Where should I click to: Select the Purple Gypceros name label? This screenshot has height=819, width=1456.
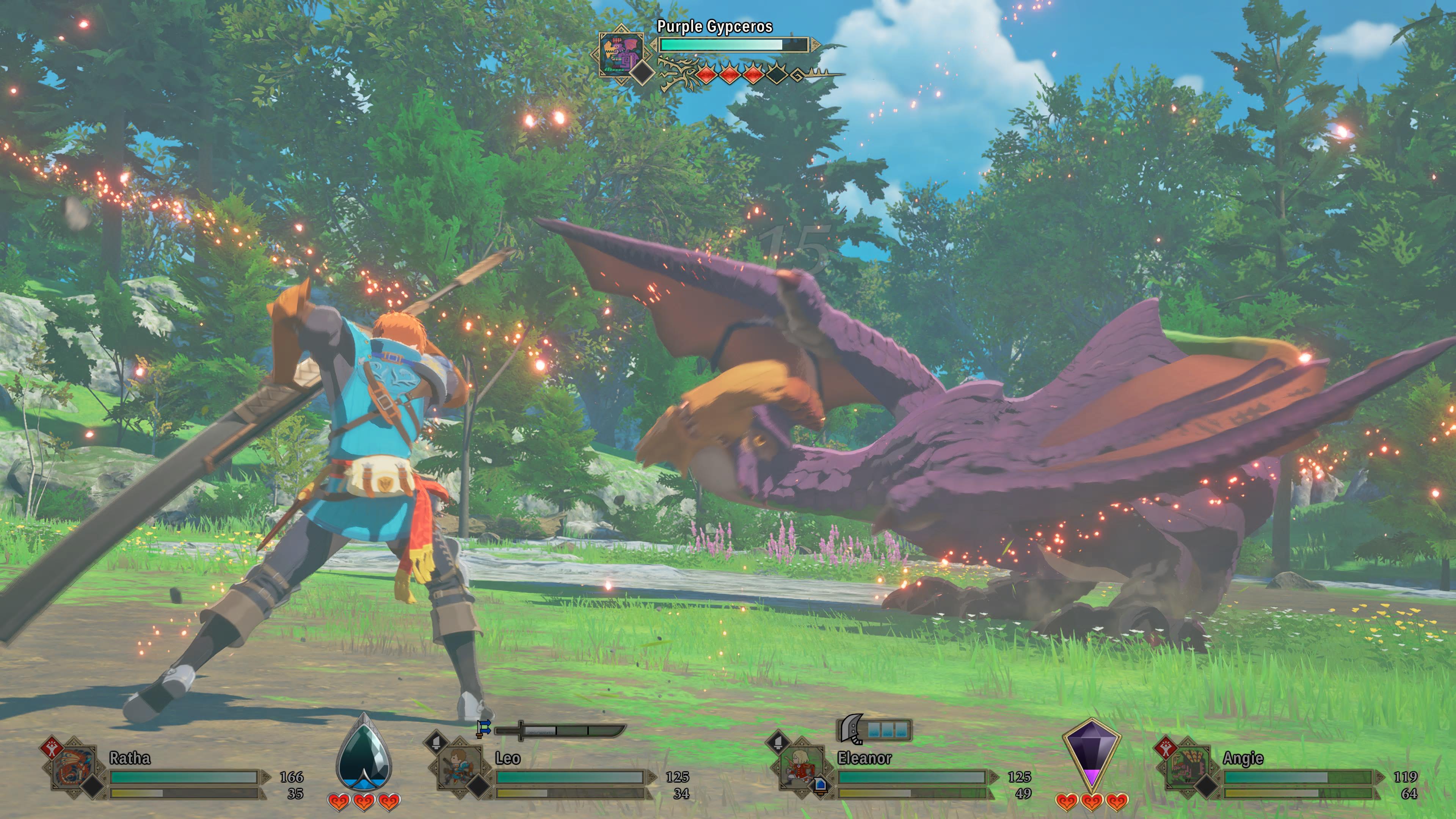click(x=715, y=26)
